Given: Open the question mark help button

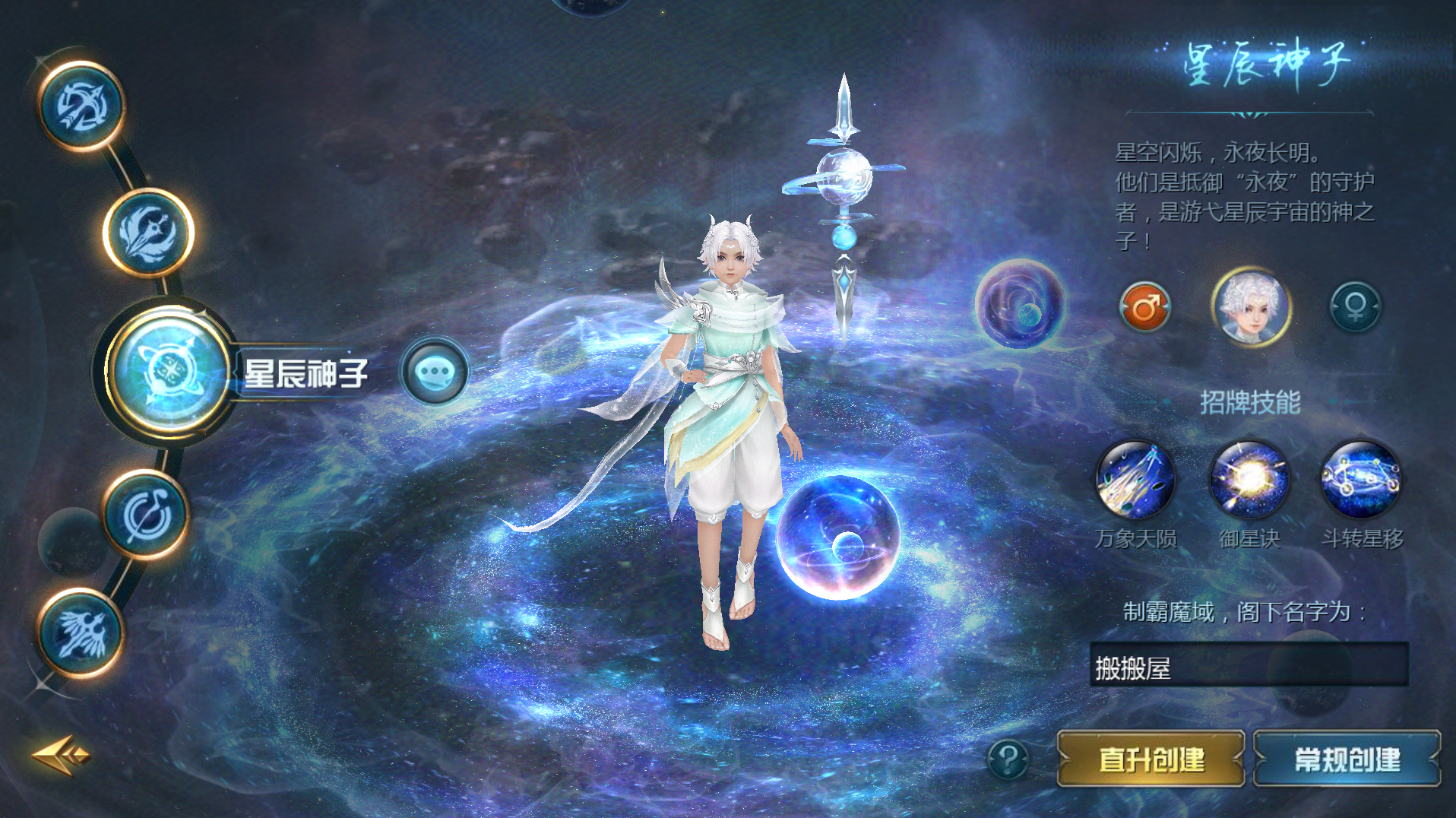Looking at the screenshot, I should pos(1008,759).
